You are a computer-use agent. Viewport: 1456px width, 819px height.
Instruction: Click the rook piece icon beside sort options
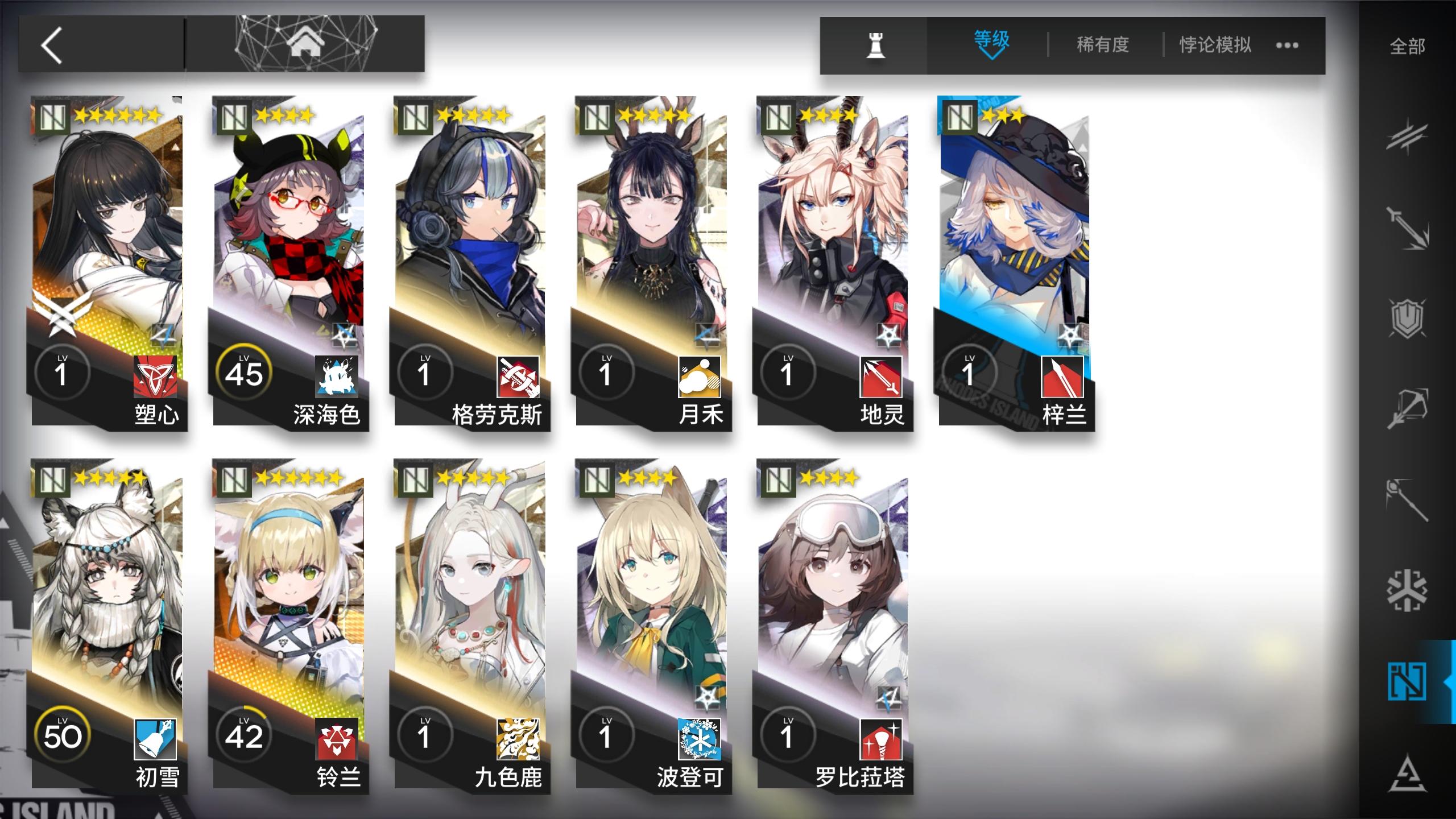coord(876,44)
